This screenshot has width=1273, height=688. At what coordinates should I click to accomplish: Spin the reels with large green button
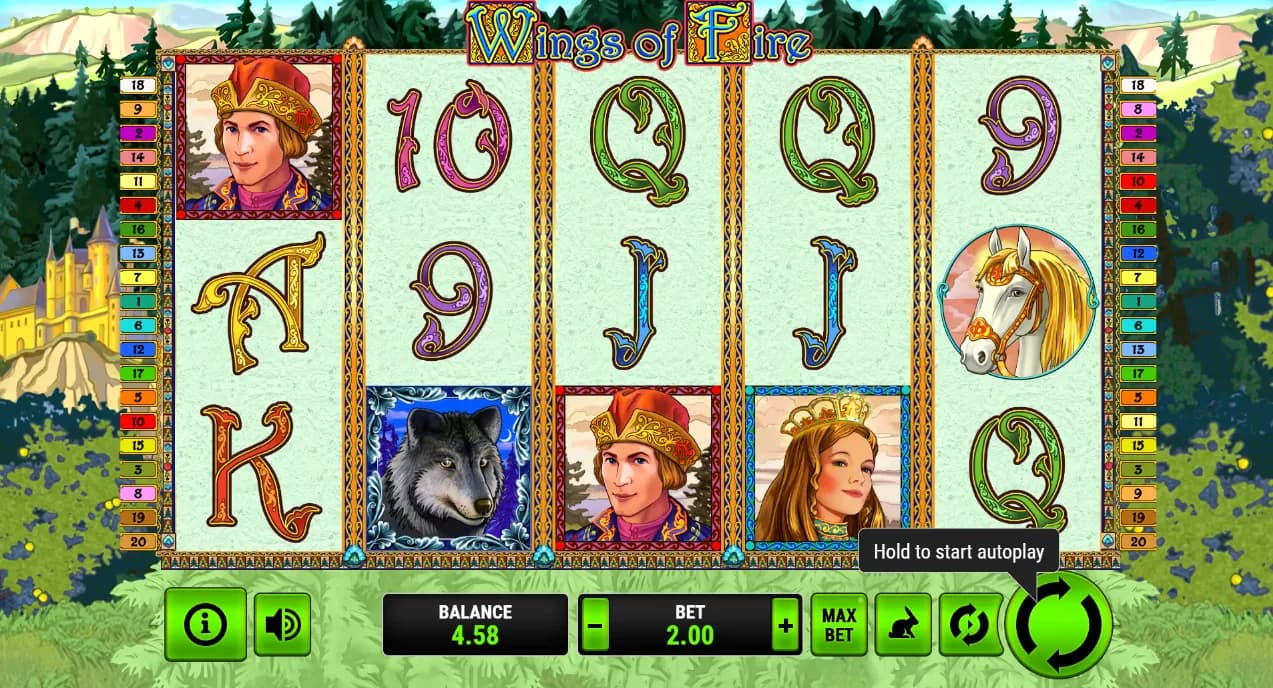tap(1059, 625)
